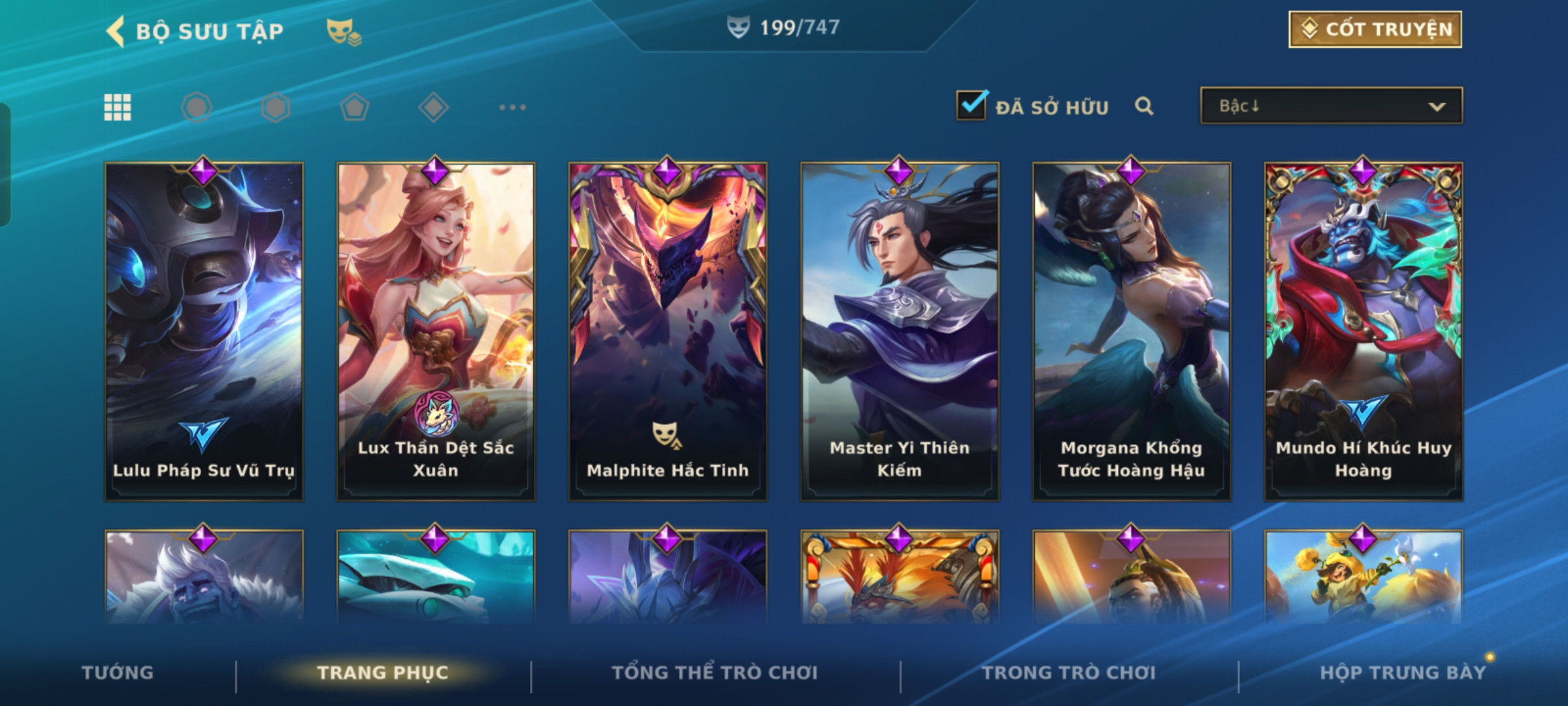Open Lux Thần Dệt Sắc Xuân skin card

[436, 331]
